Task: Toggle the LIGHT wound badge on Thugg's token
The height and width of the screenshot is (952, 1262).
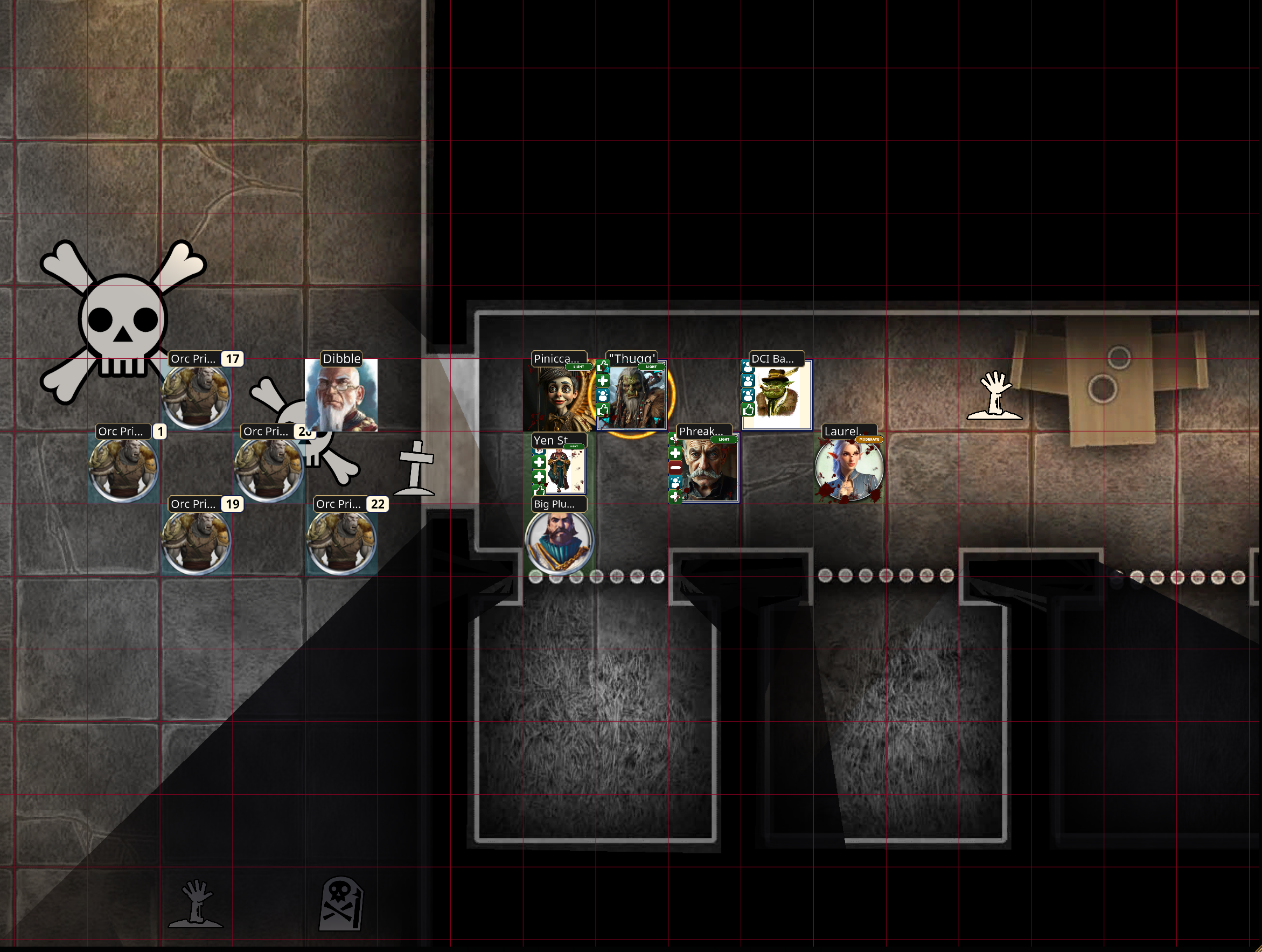Action: point(652,367)
